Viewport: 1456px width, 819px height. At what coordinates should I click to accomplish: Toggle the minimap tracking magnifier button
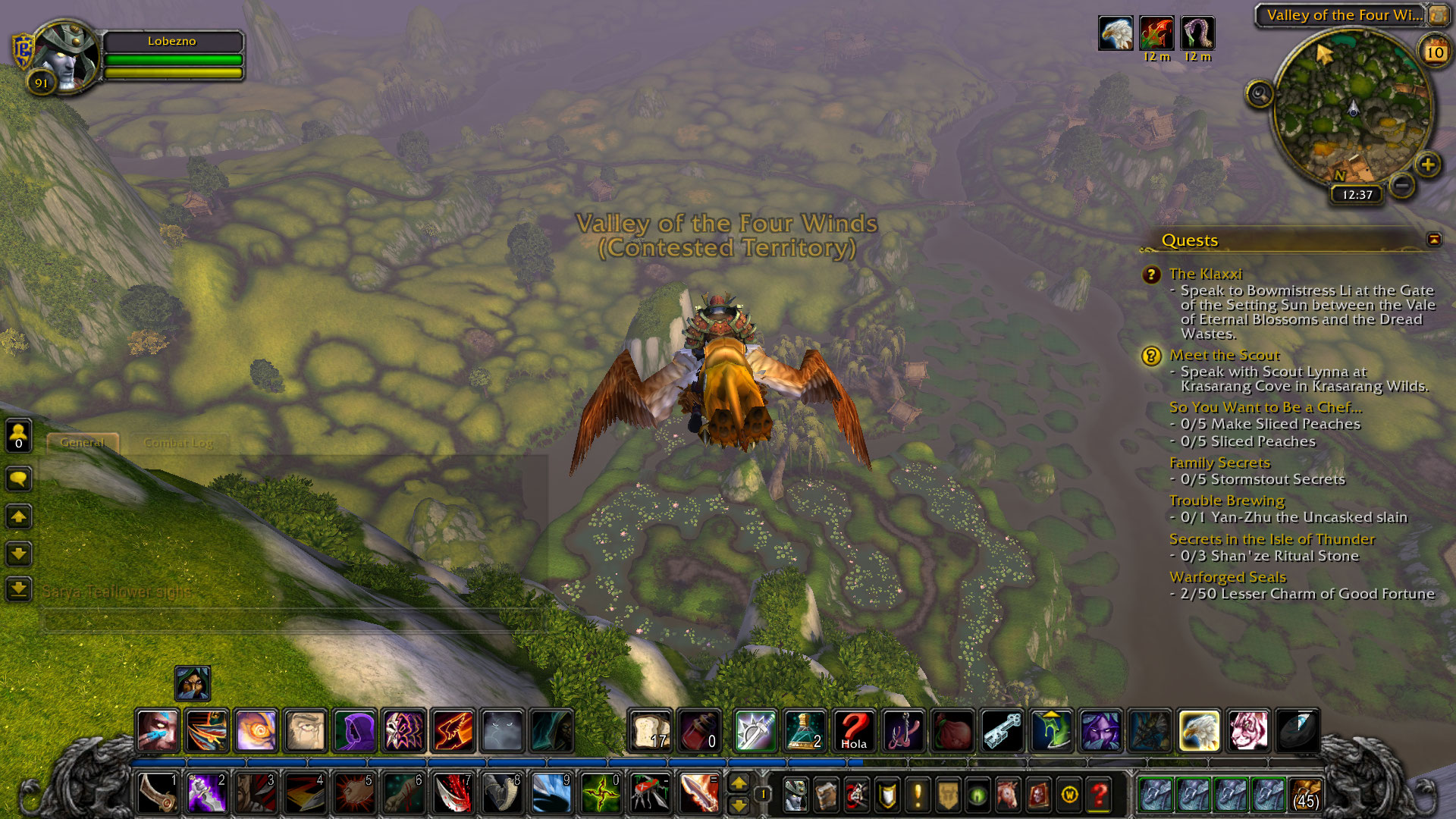click(x=1260, y=94)
